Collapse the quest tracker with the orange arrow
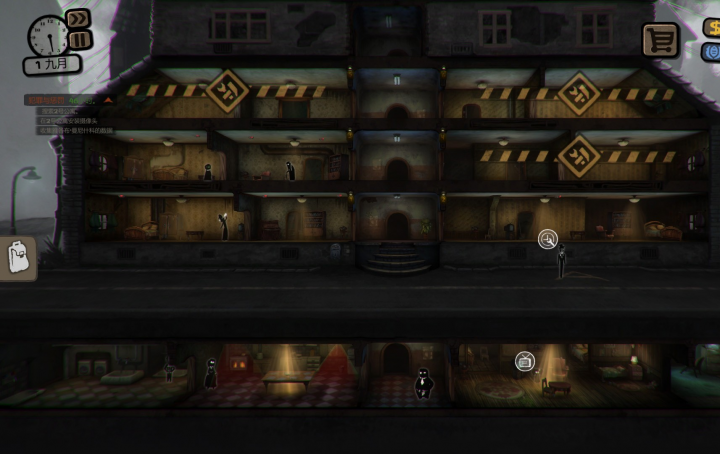This screenshot has width=720, height=454. (x=107, y=100)
